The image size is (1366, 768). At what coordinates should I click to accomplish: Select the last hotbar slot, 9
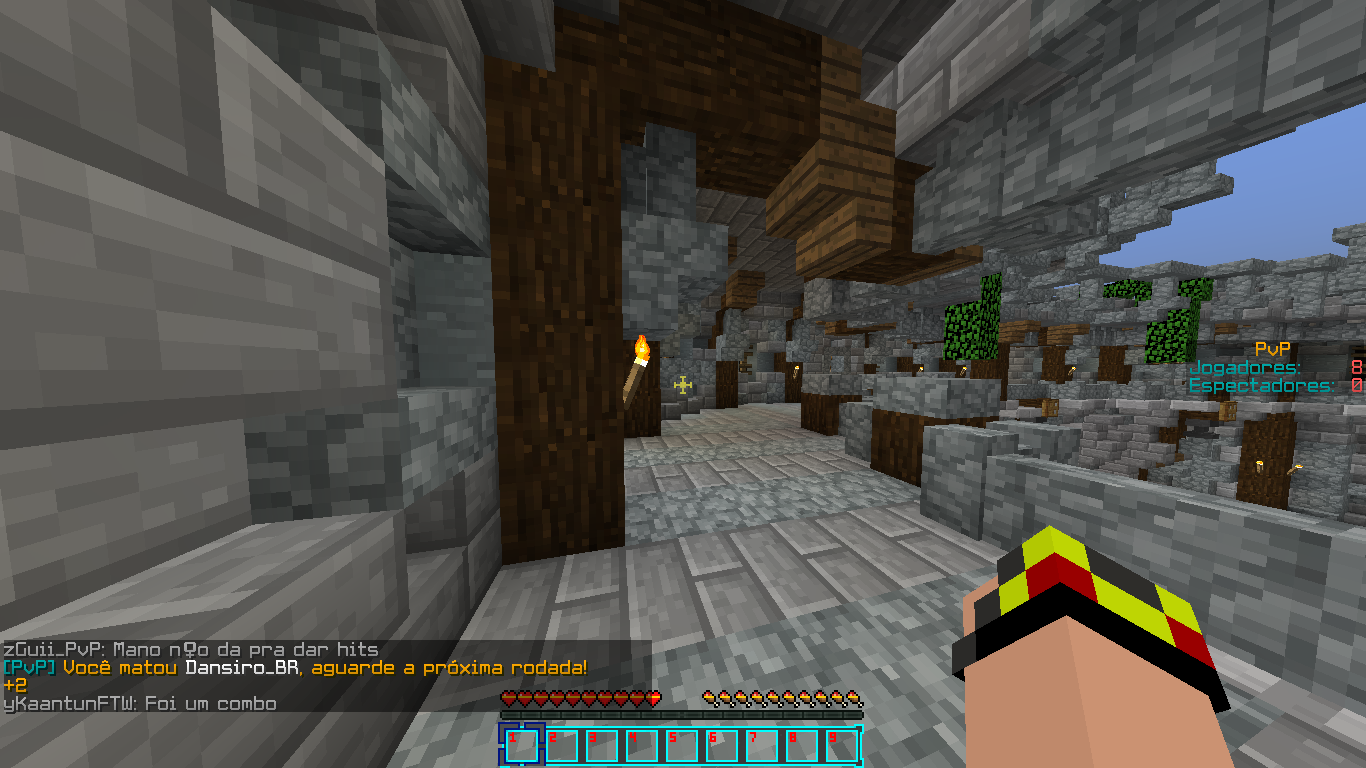click(841, 746)
